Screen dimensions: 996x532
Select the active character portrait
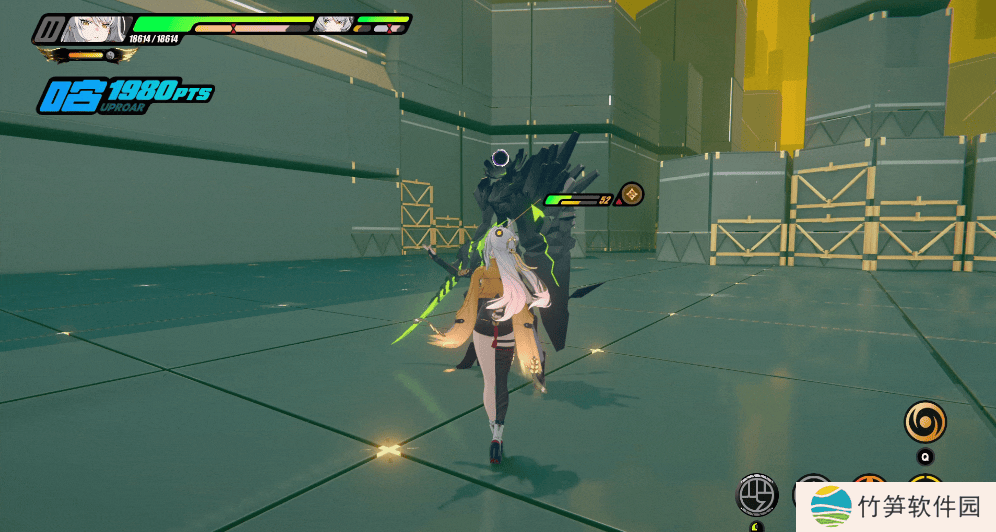point(97,29)
